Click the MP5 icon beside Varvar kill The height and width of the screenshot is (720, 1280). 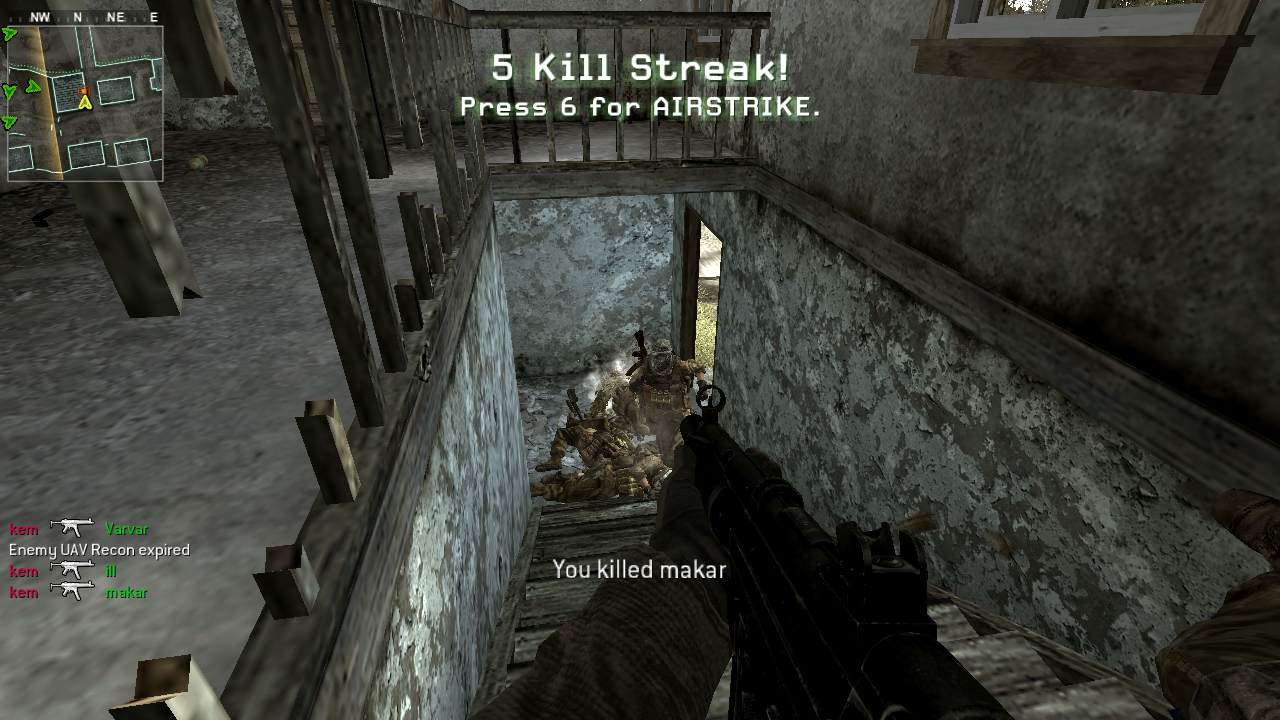pyautogui.click(x=72, y=527)
